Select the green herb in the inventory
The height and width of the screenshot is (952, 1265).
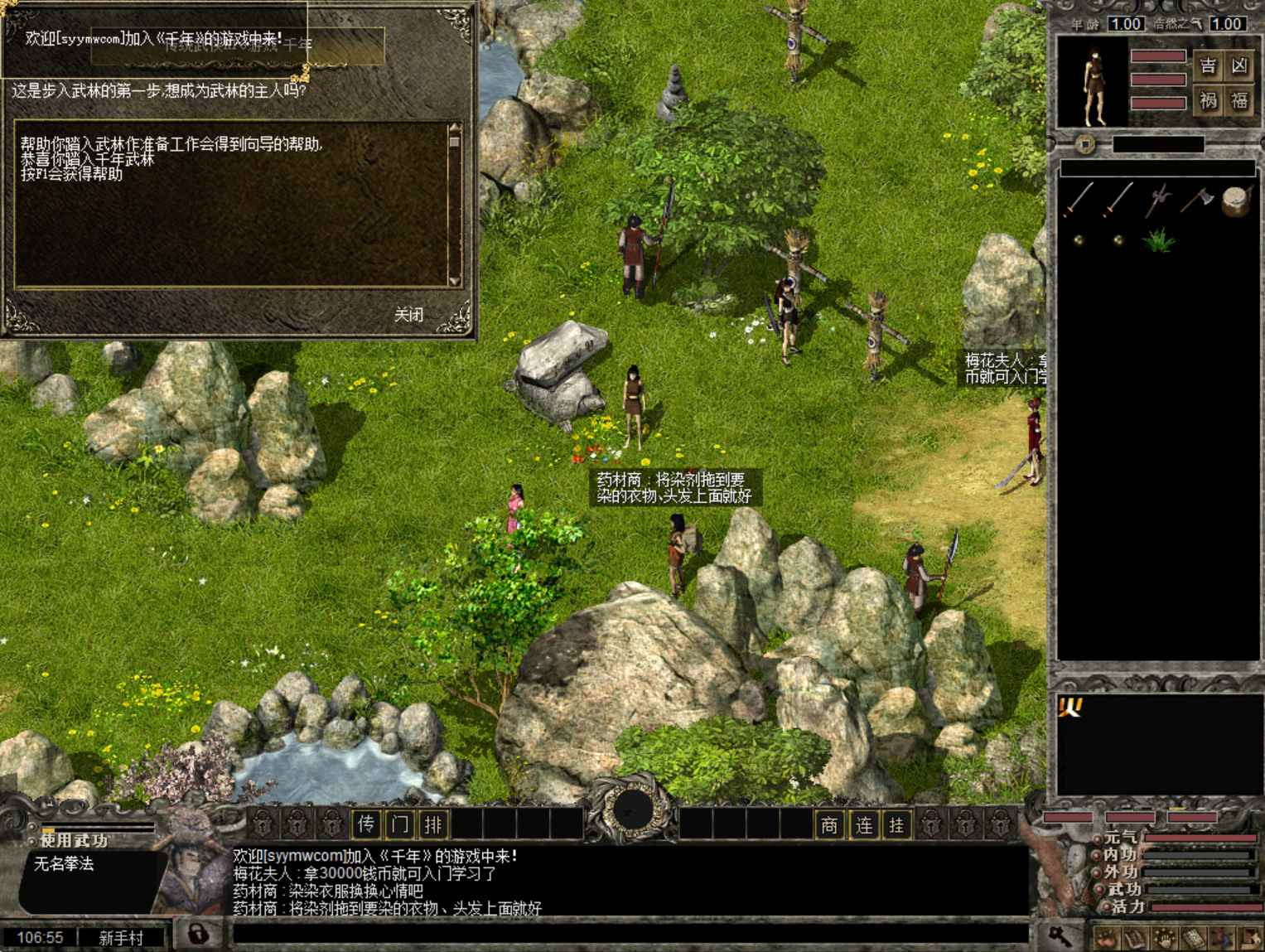pyautogui.click(x=1158, y=240)
